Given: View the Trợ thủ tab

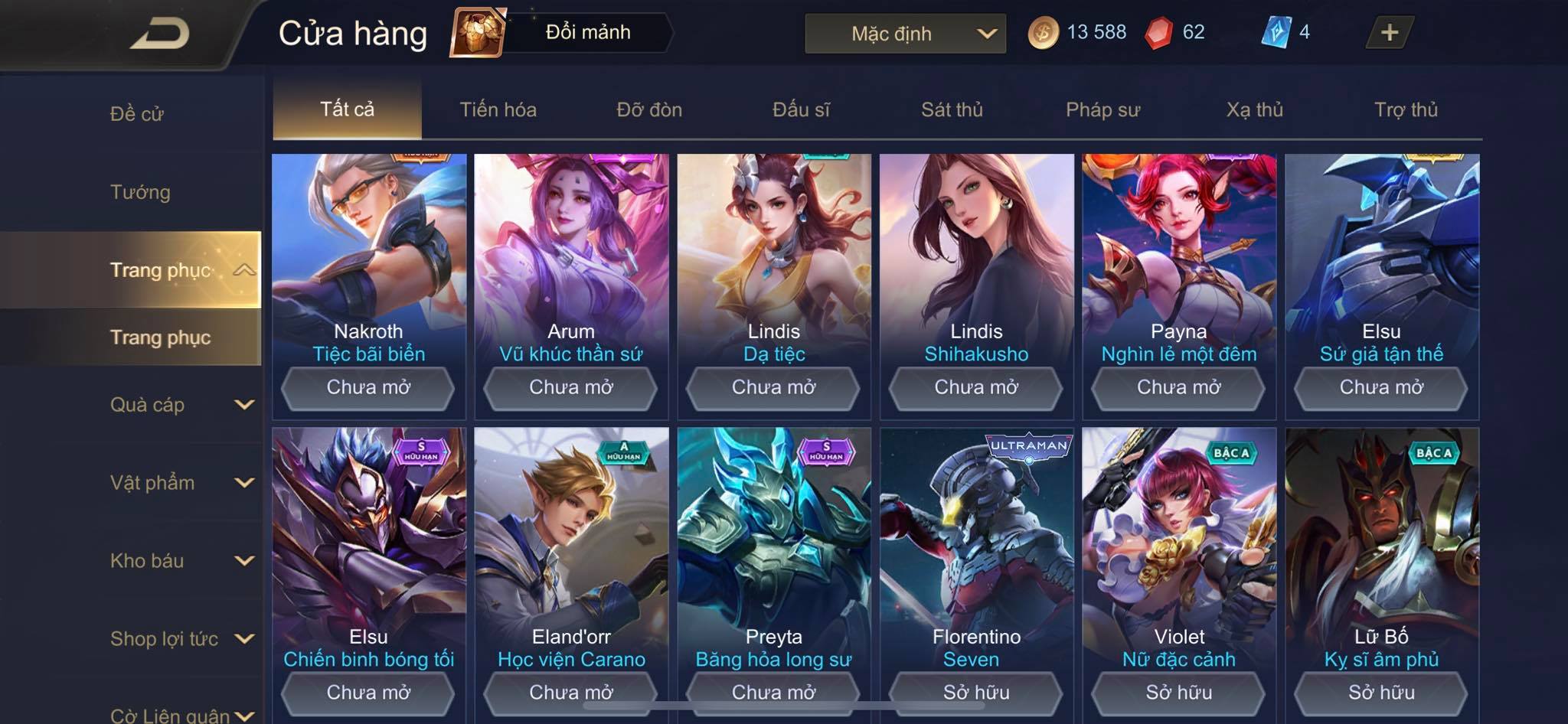Looking at the screenshot, I should [x=1406, y=109].
